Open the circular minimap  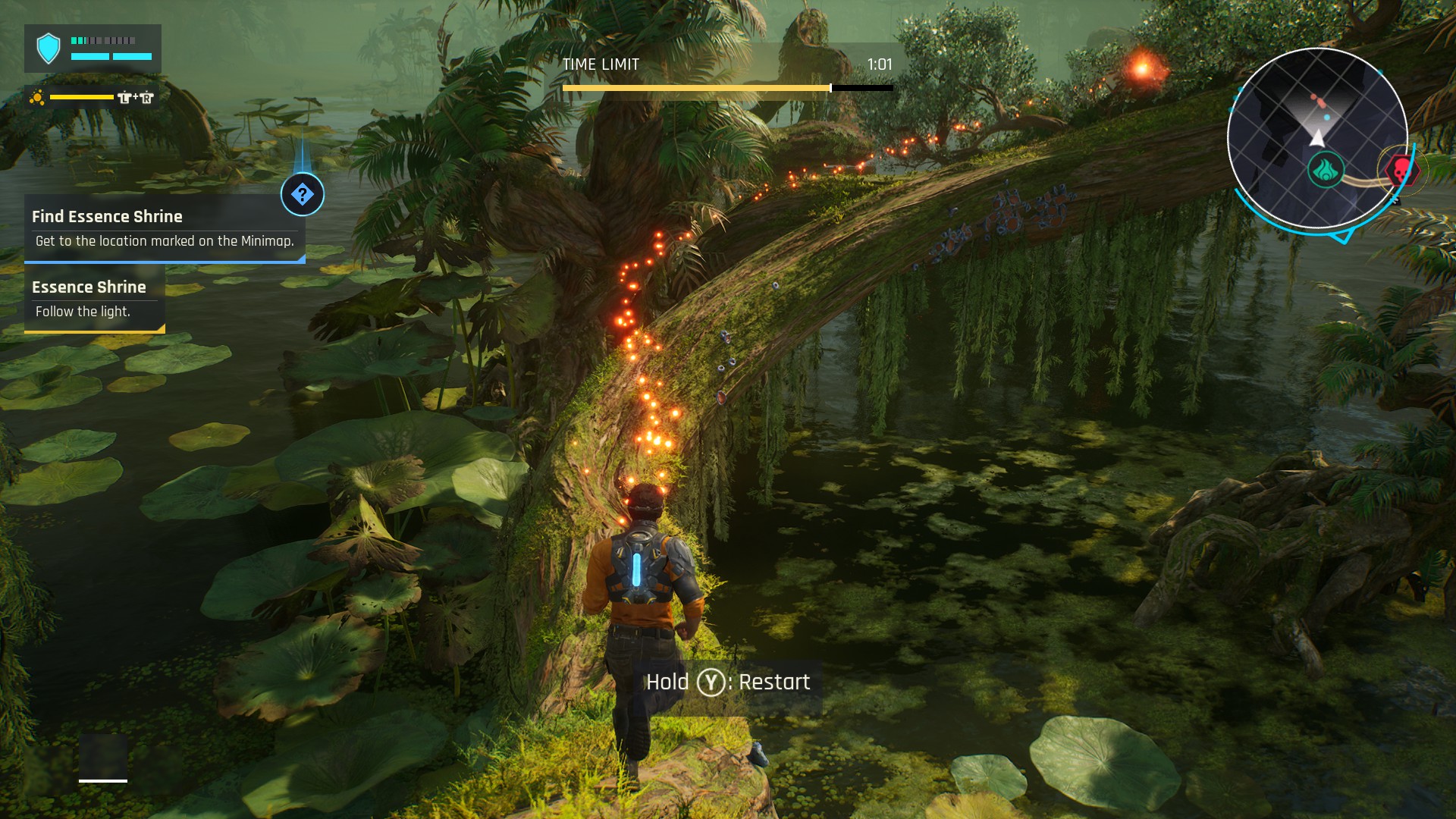pyautogui.click(x=1317, y=137)
